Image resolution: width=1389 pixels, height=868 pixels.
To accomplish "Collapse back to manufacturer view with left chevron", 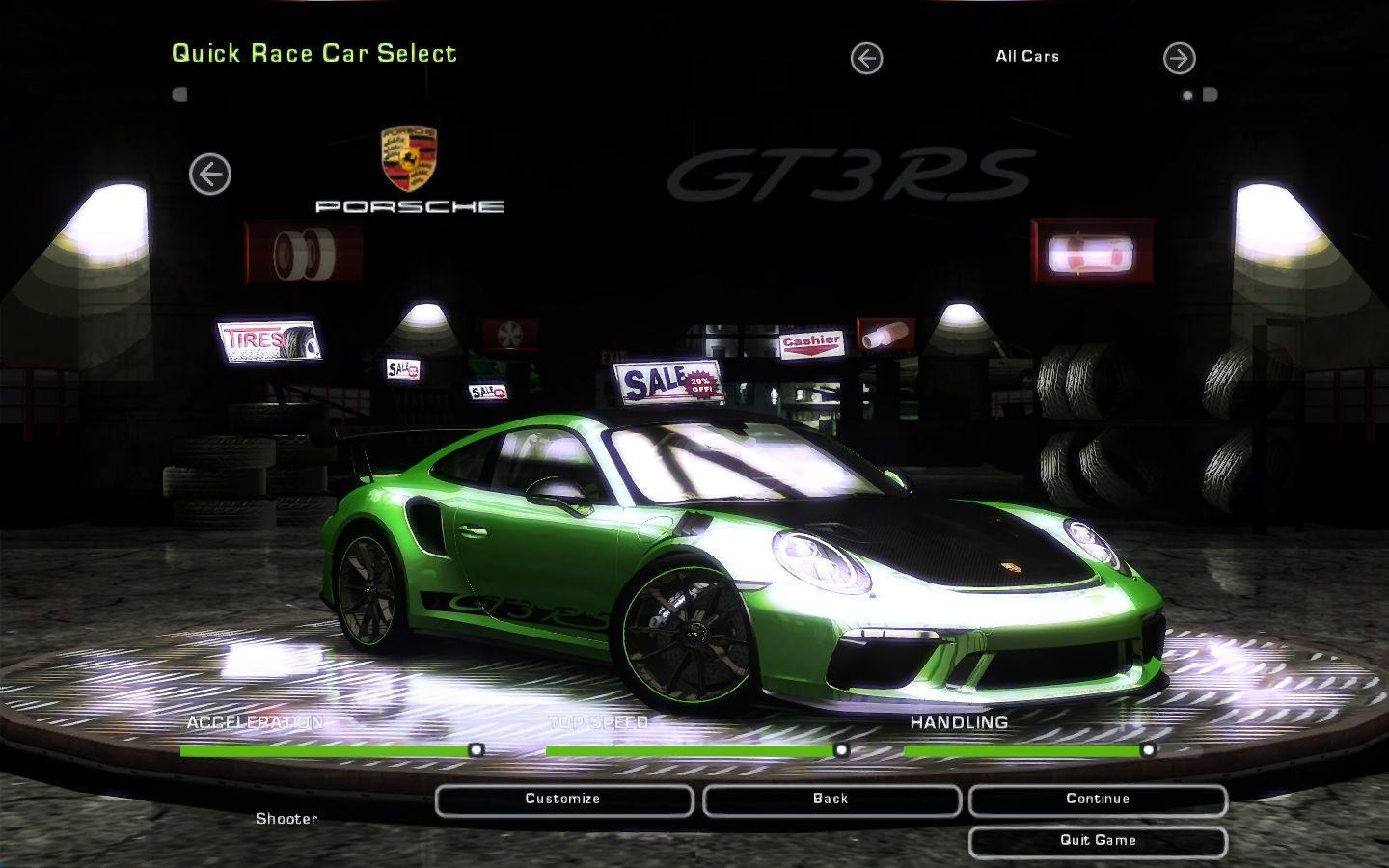I will click(865, 58).
